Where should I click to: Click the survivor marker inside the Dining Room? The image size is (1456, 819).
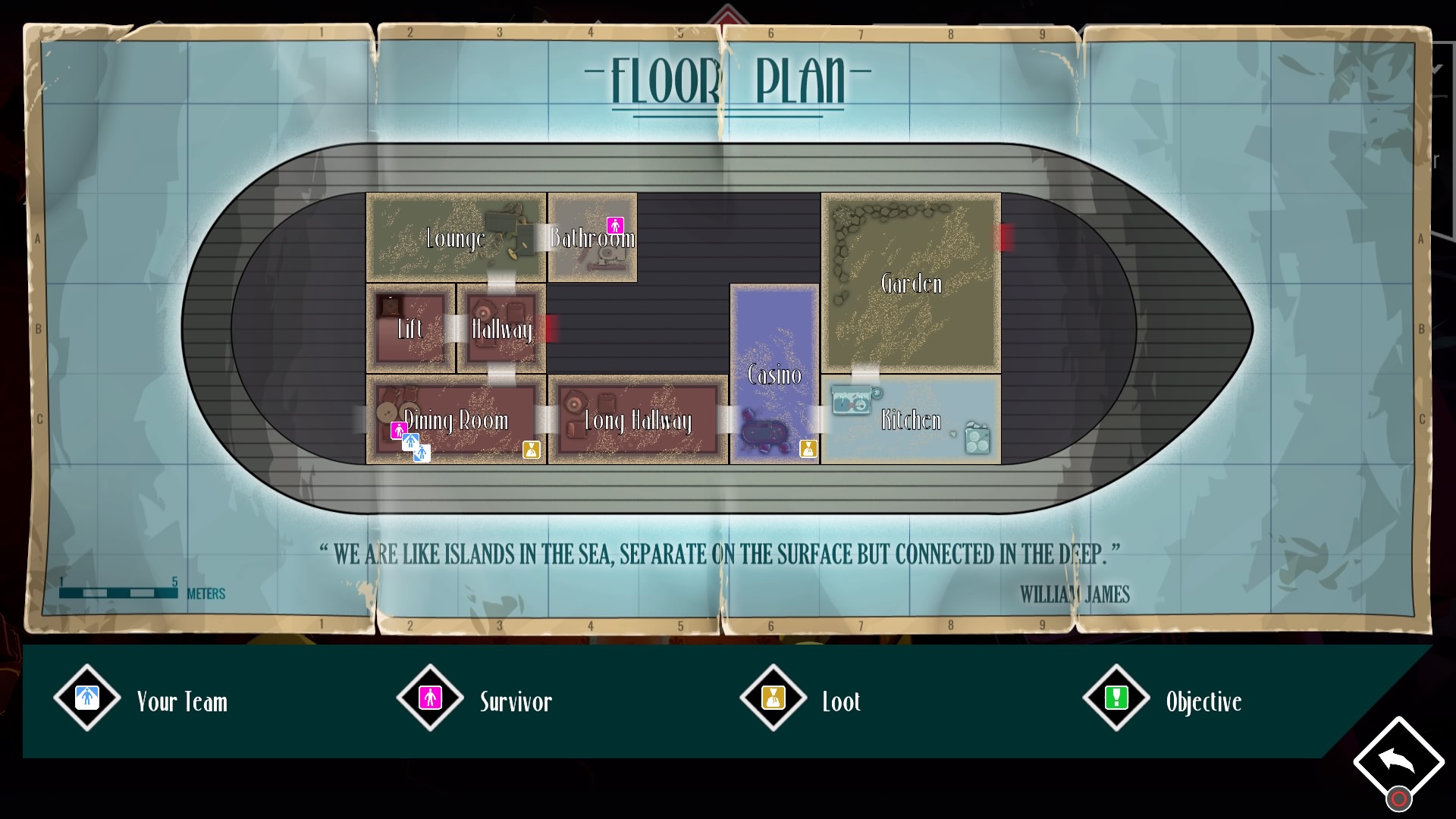pos(397,430)
